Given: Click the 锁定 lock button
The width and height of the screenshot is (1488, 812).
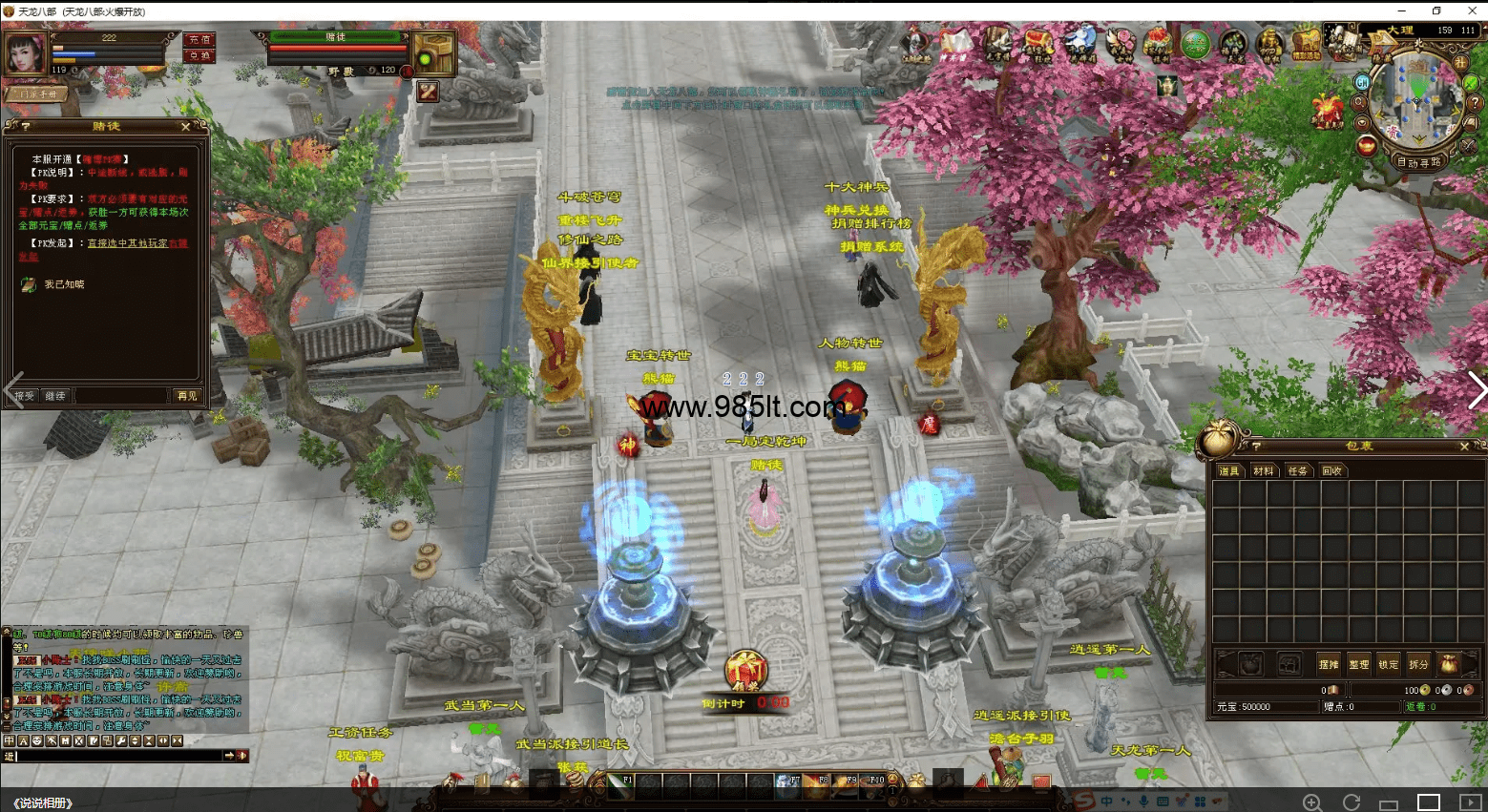Looking at the screenshot, I should tap(1388, 664).
